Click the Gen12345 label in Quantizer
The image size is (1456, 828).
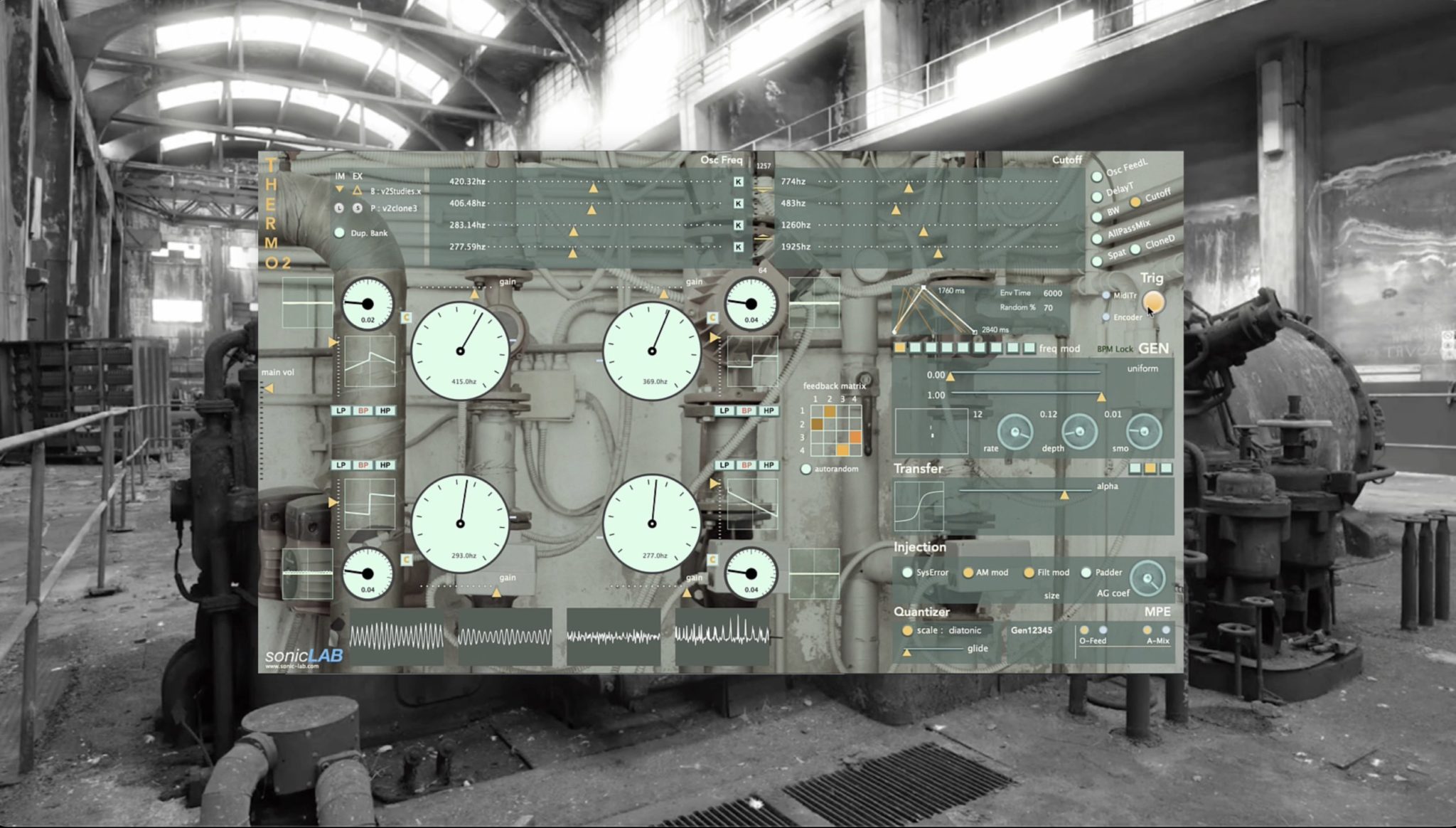coord(1032,630)
